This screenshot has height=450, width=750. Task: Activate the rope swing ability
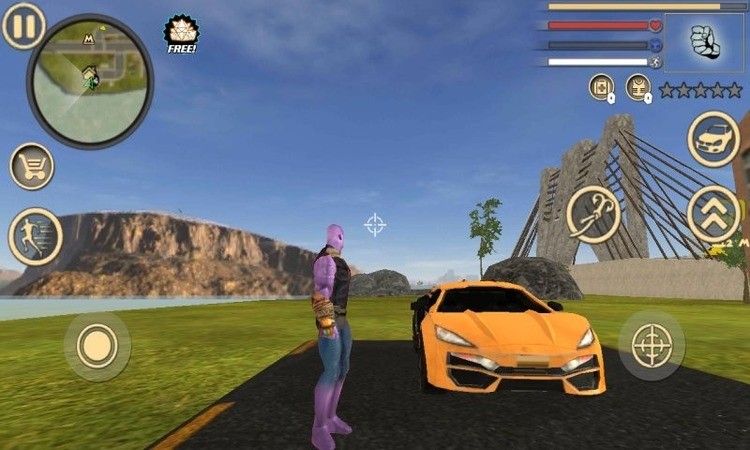click(594, 214)
